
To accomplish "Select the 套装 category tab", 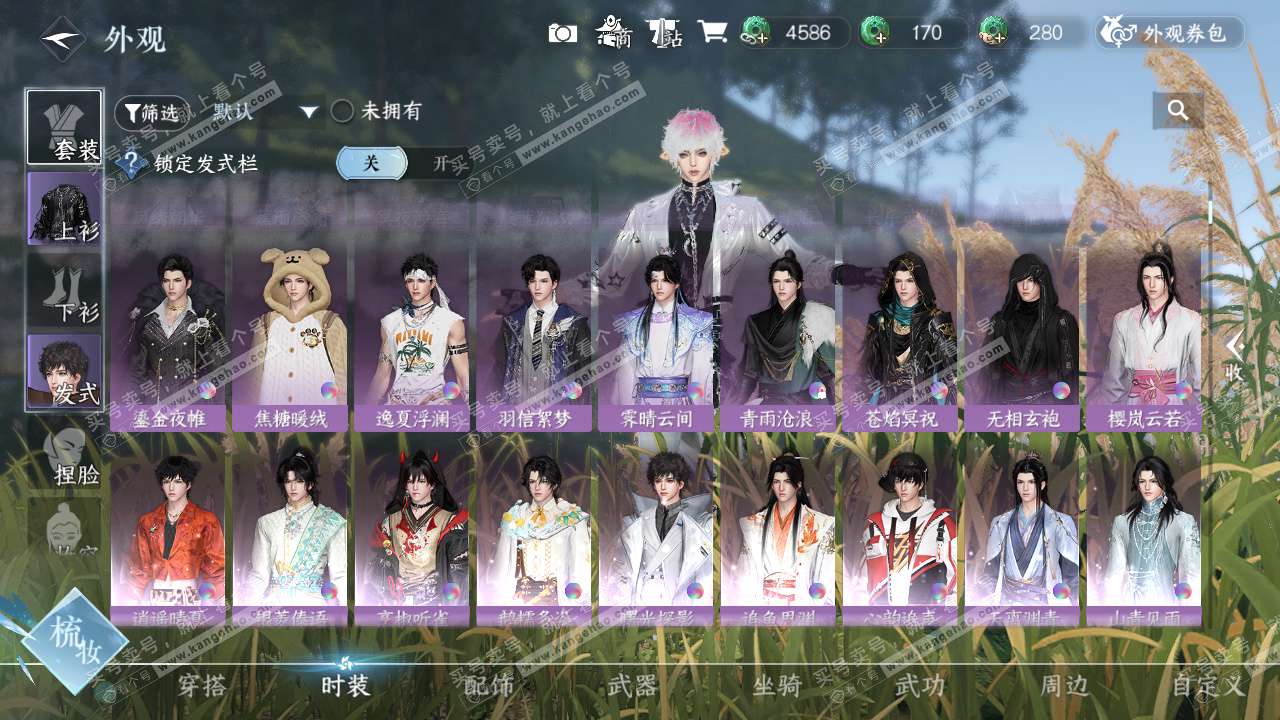I will pos(65,127).
